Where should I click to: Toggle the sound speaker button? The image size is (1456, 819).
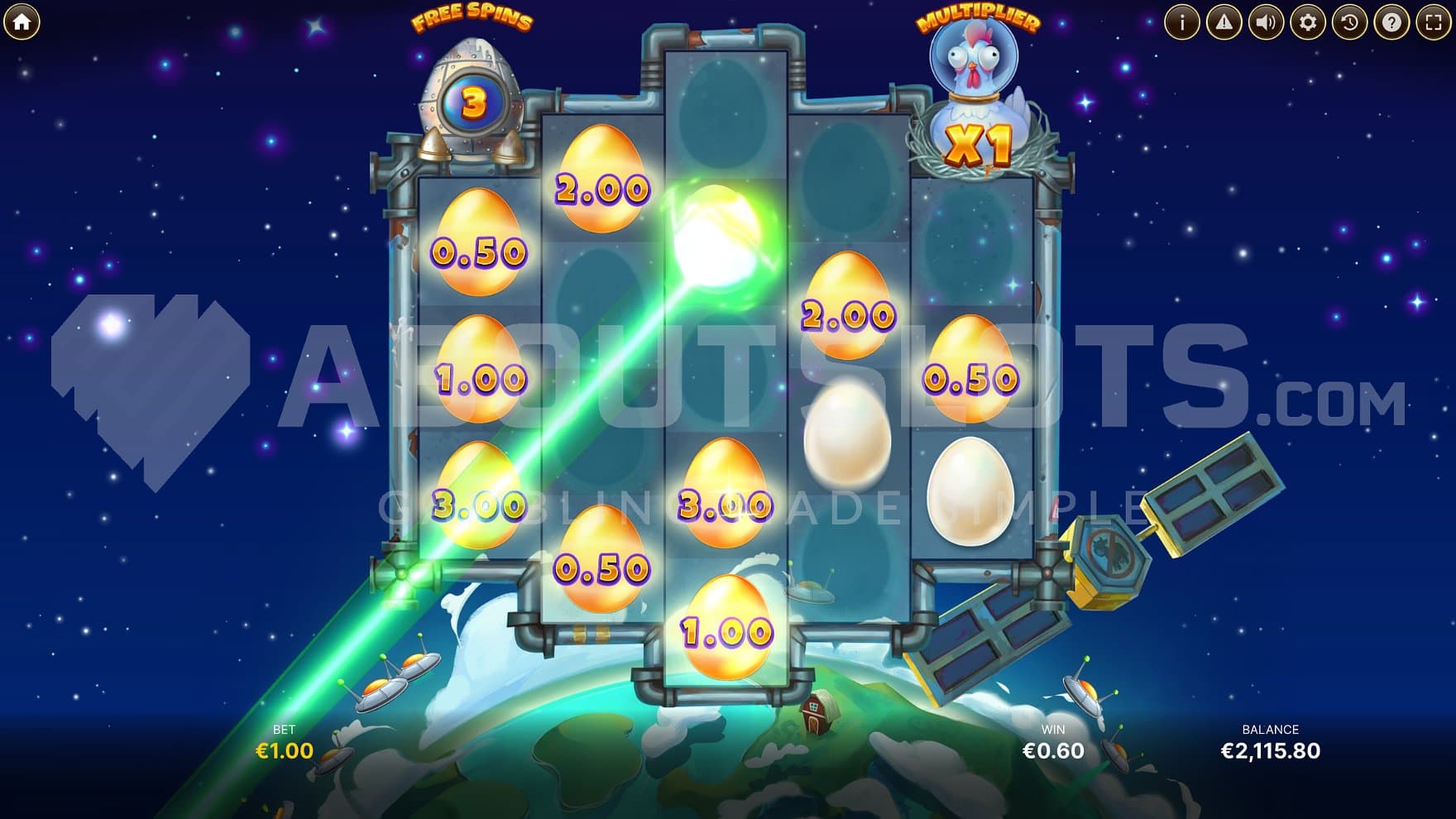[x=1266, y=22]
